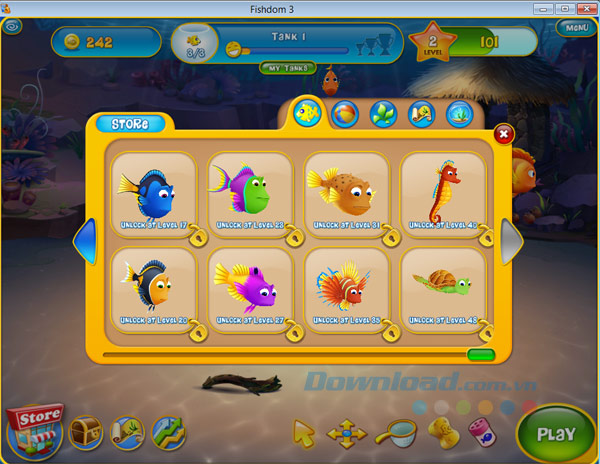Viewport: 600px width, 464px height.
Task: Open the My Tanks list
Action: (x=285, y=68)
